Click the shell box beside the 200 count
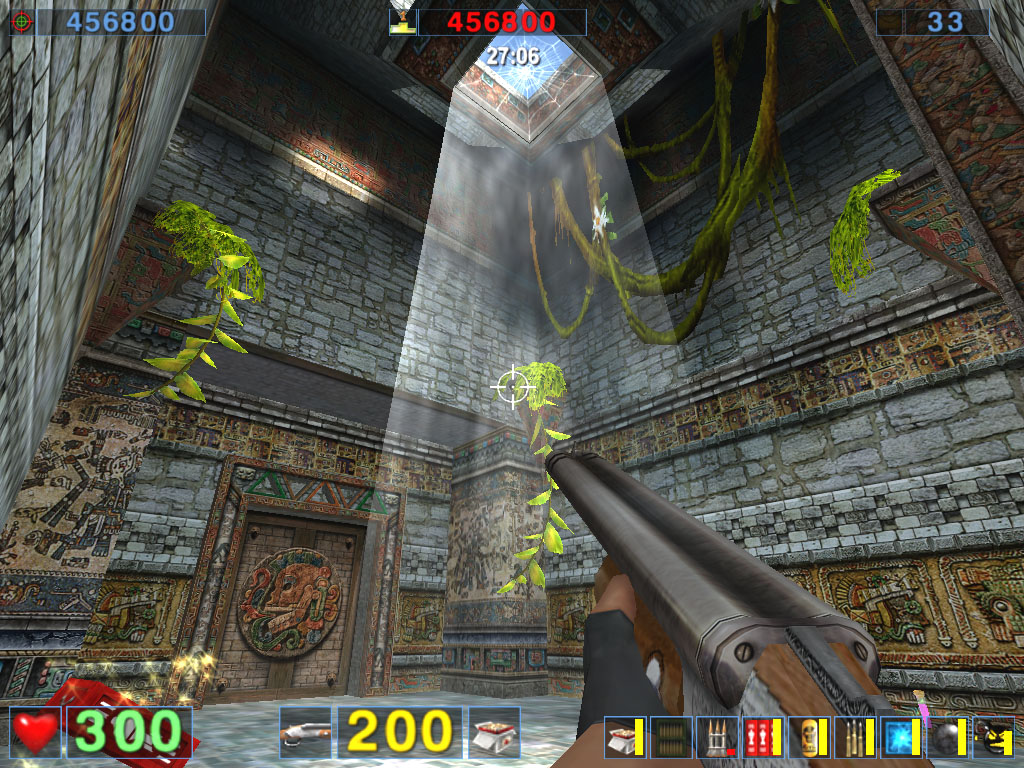Viewport: 1024px width, 768px height. (495, 733)
